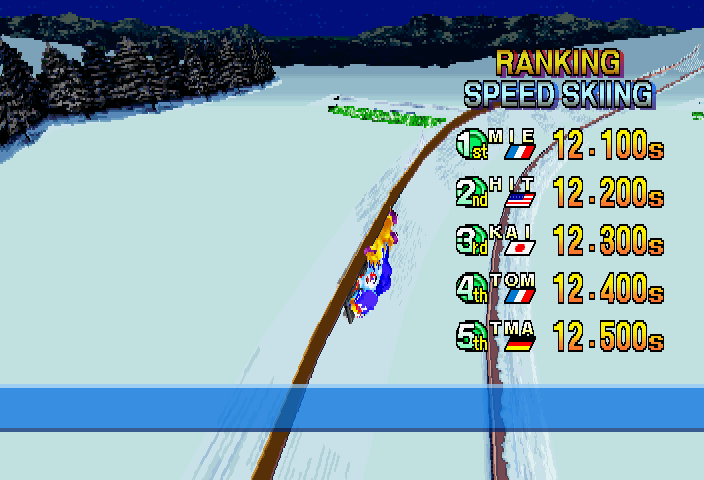Select the 2nd place HIT ranking row
The width and height of the screenshot is (704, 480).
click(x=559, y=192)
